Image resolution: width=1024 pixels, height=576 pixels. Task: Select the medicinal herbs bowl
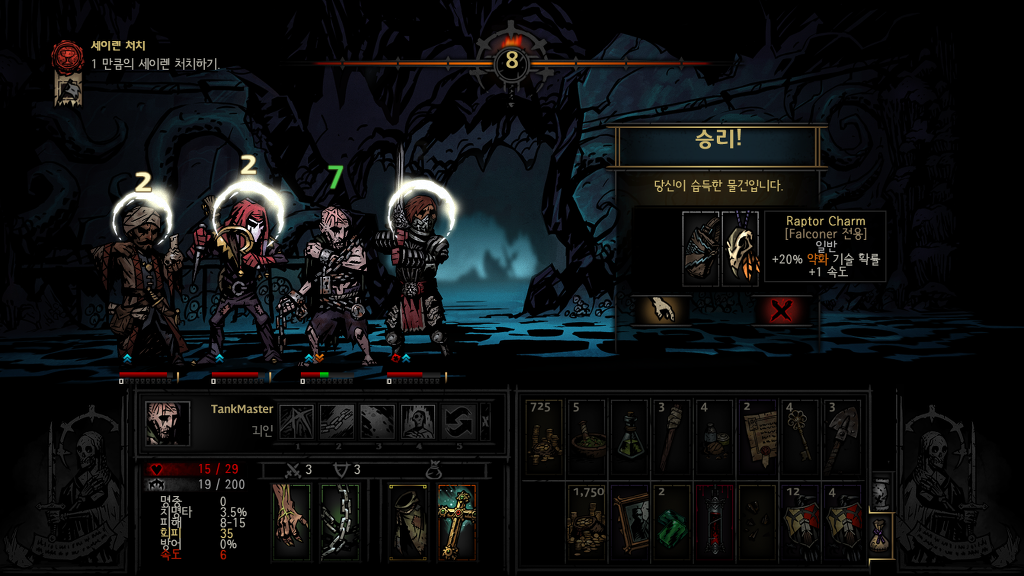586,439
